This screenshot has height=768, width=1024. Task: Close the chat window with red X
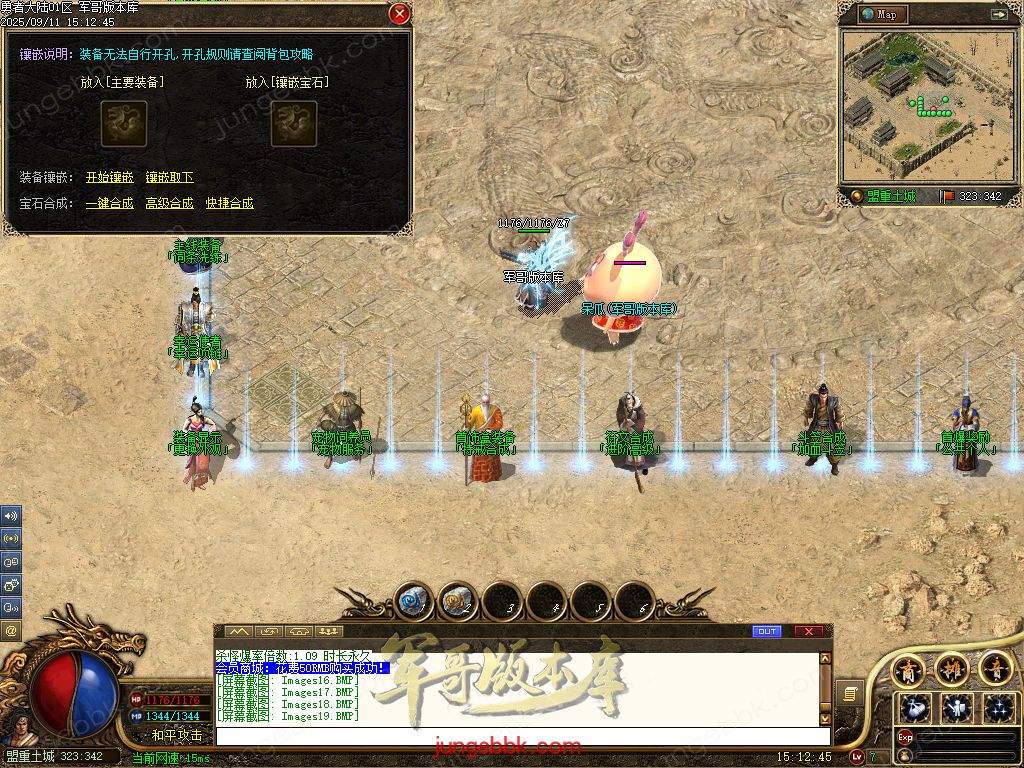(808, 631)
